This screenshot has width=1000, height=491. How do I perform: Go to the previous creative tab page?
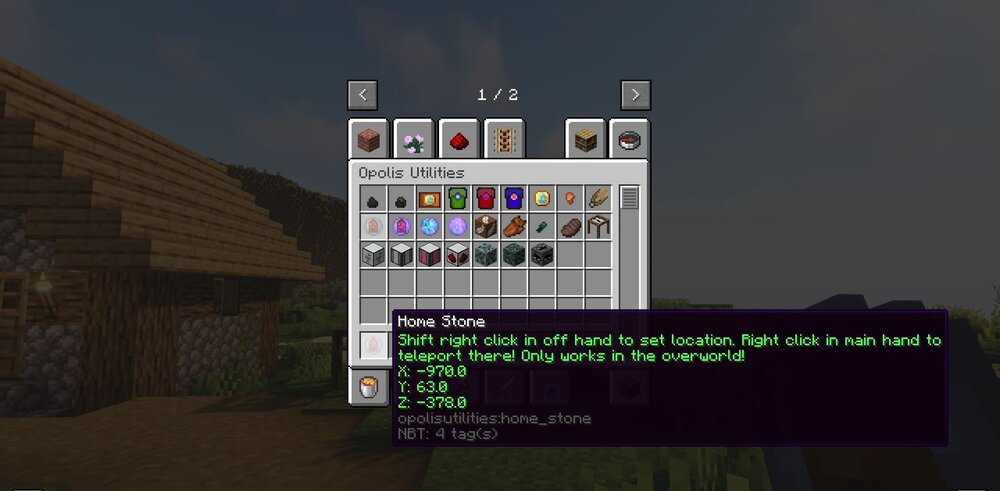362,95
